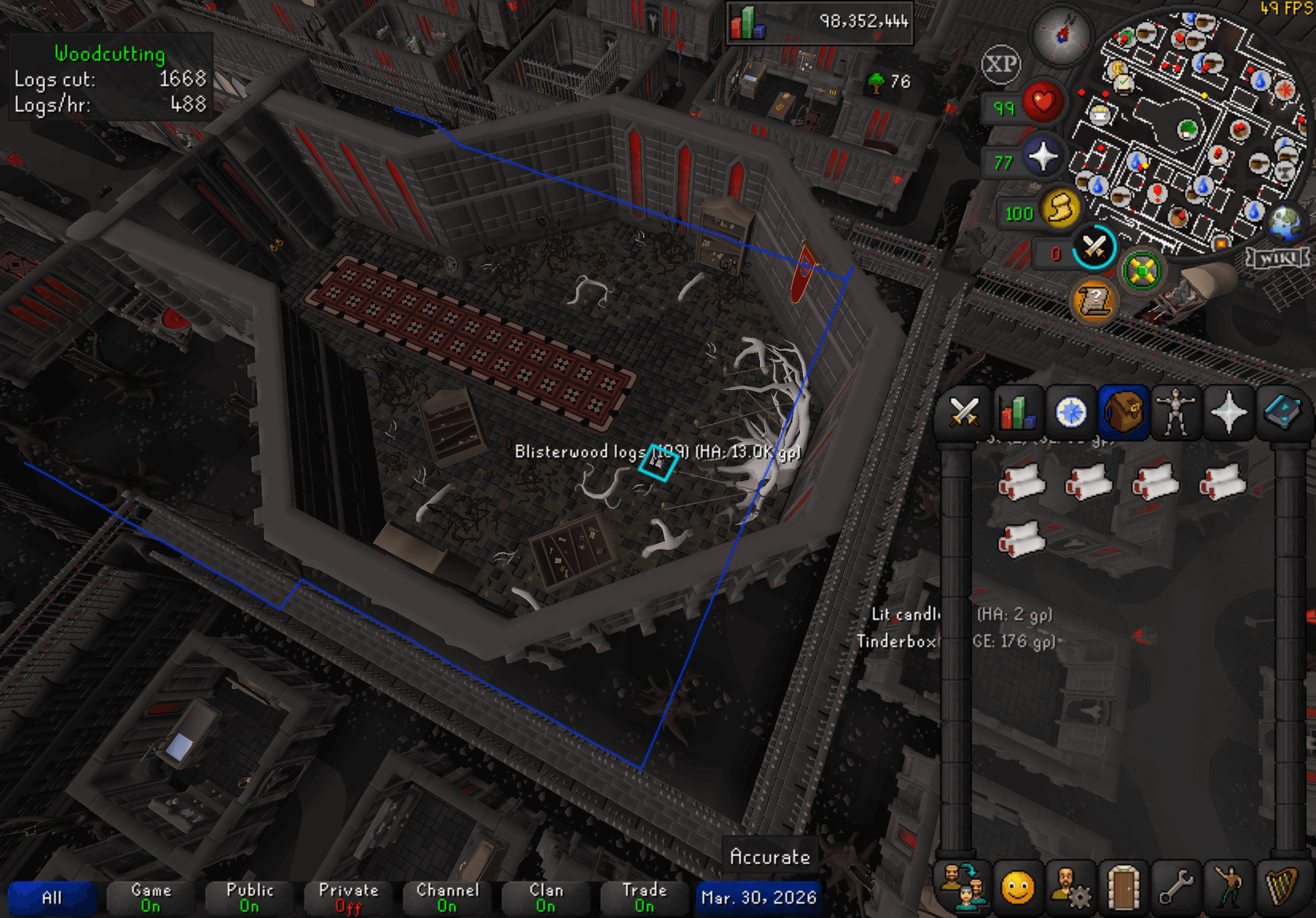Open the Worn Equipment tab
Screen dimensions: 1316x918
1177,413
